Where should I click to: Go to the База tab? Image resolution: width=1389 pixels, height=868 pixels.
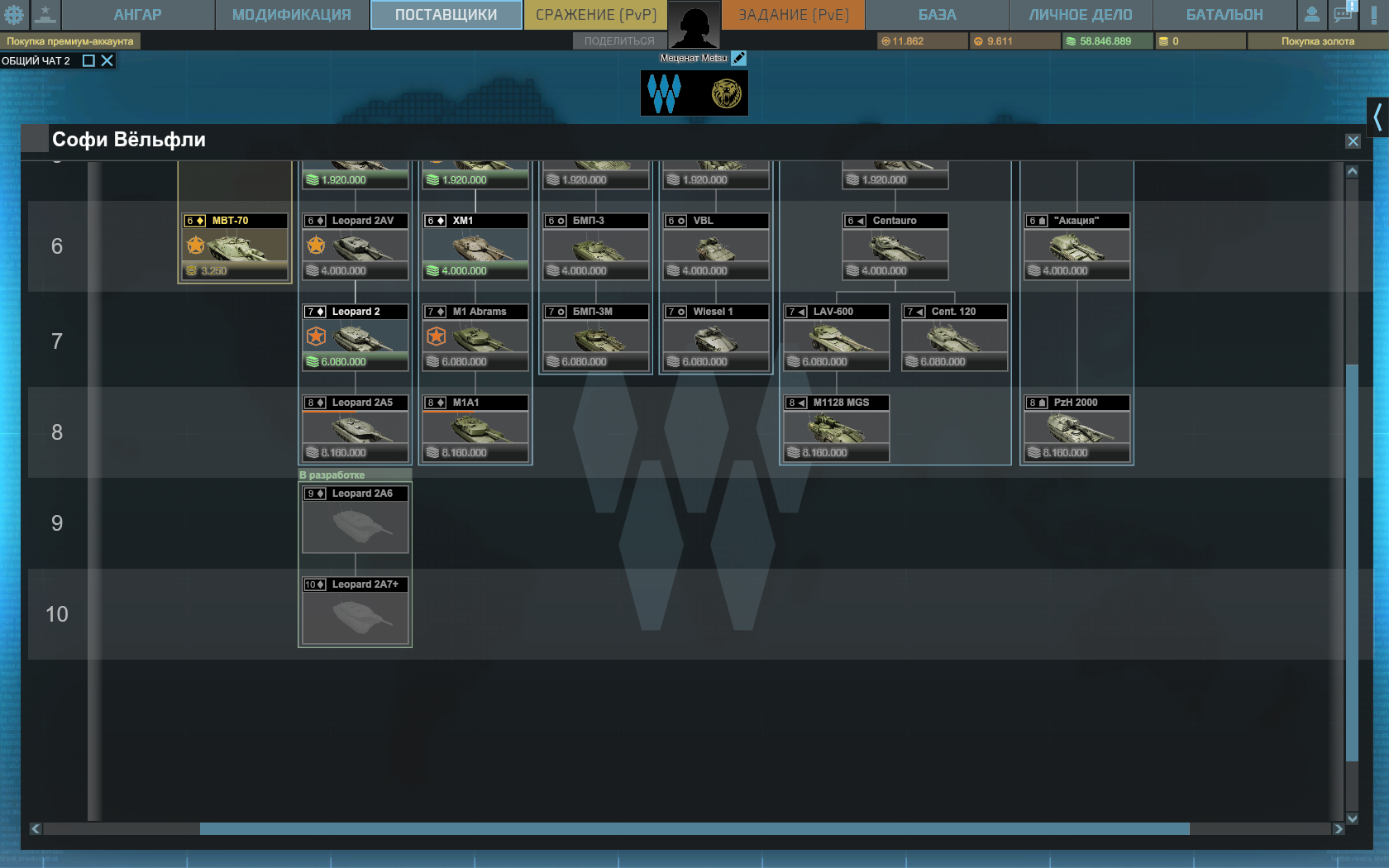[x=937, y=15]
